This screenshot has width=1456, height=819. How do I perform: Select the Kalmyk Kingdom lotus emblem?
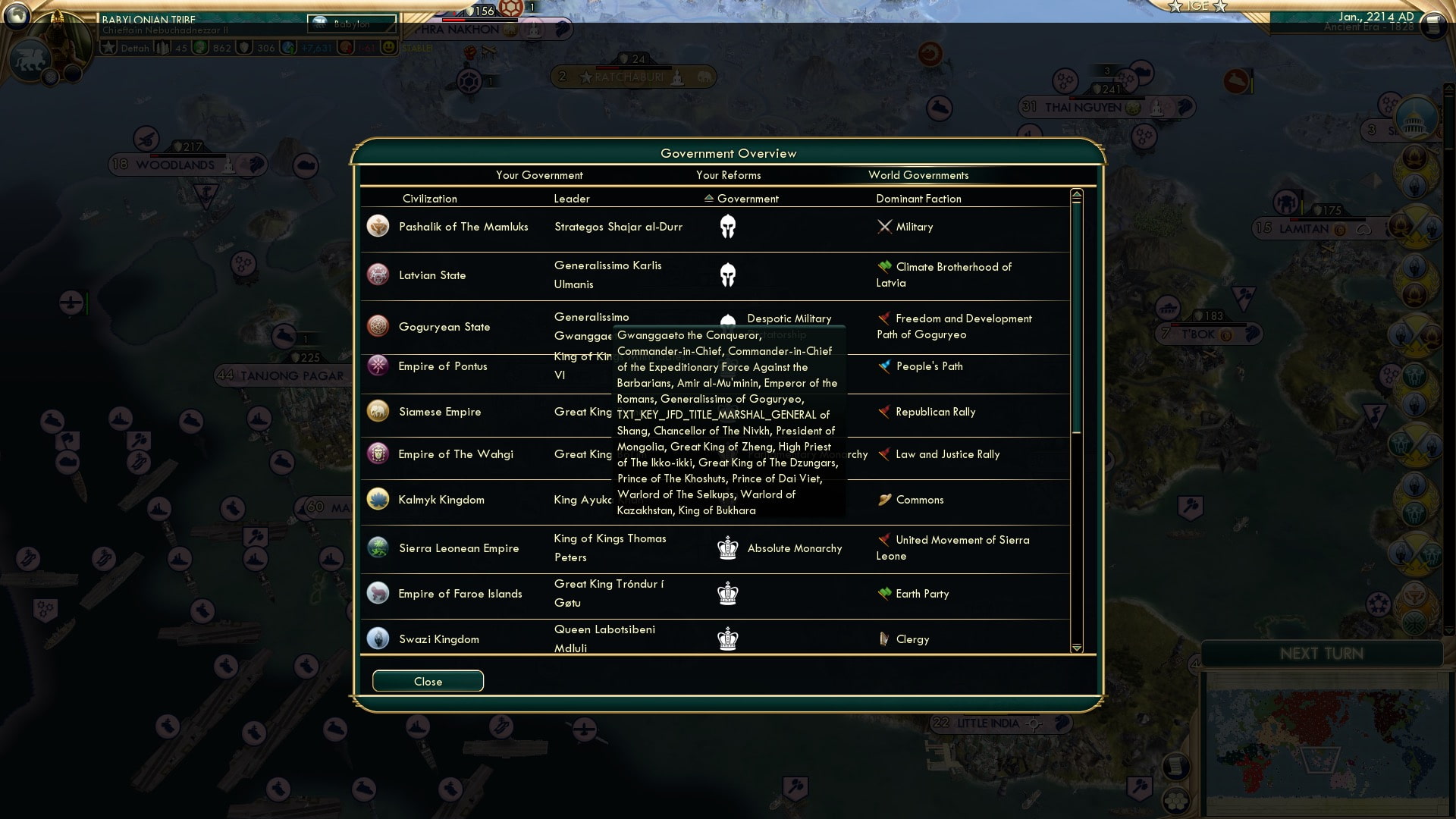[x=378, y=499]
